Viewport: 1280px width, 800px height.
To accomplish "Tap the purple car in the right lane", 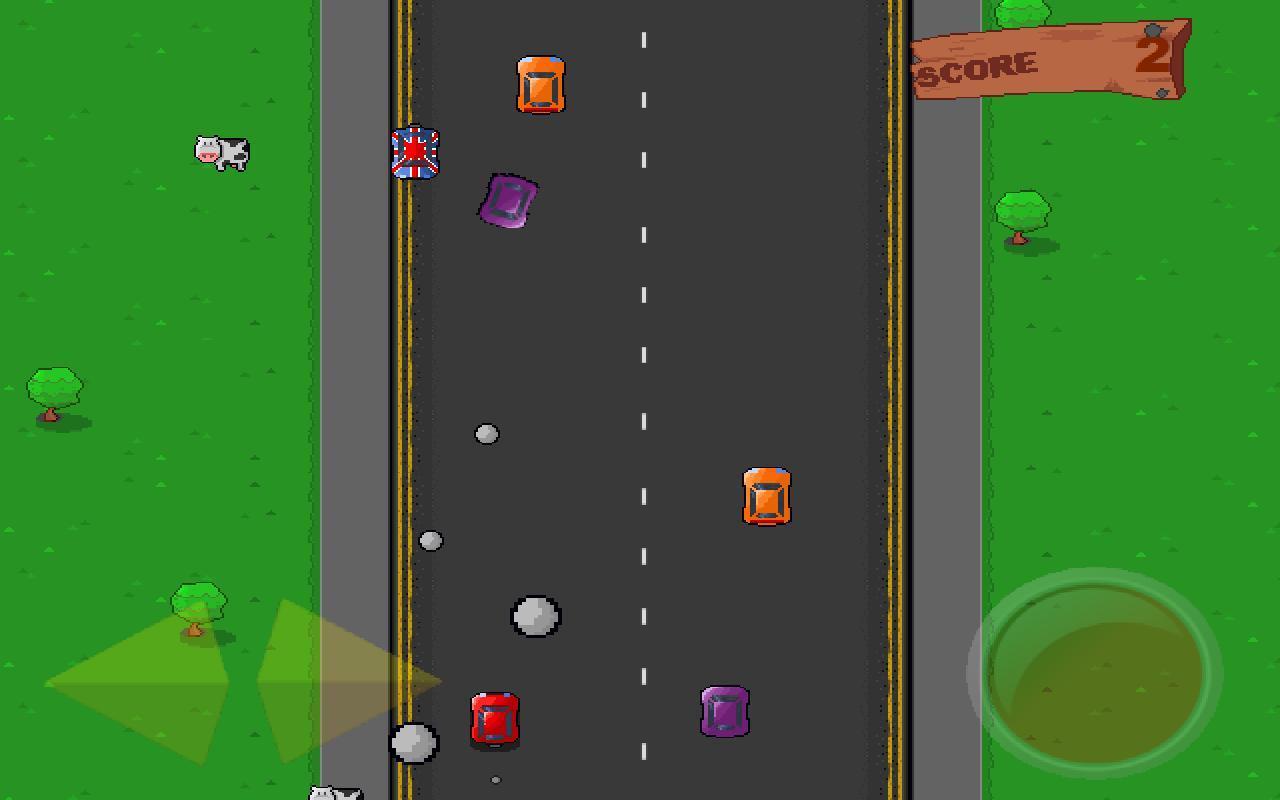I will point(726,712).
